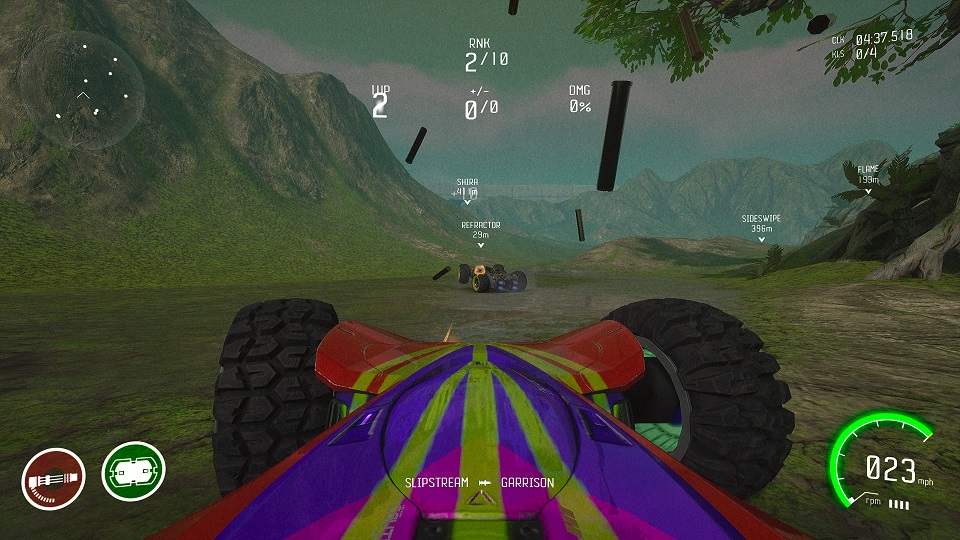Select the Flame opponent marker
This screenshot has width=960, height=540.
point(867,176)
